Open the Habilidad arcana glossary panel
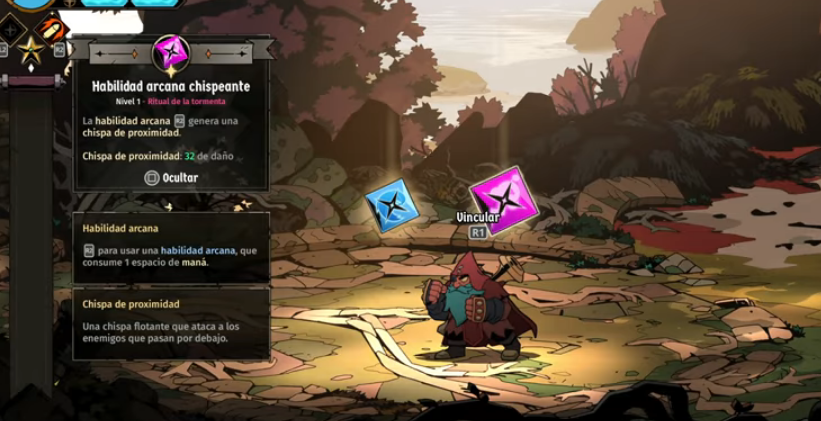The height and width of the screenshot is (421, 821). (x=171, y=246)
